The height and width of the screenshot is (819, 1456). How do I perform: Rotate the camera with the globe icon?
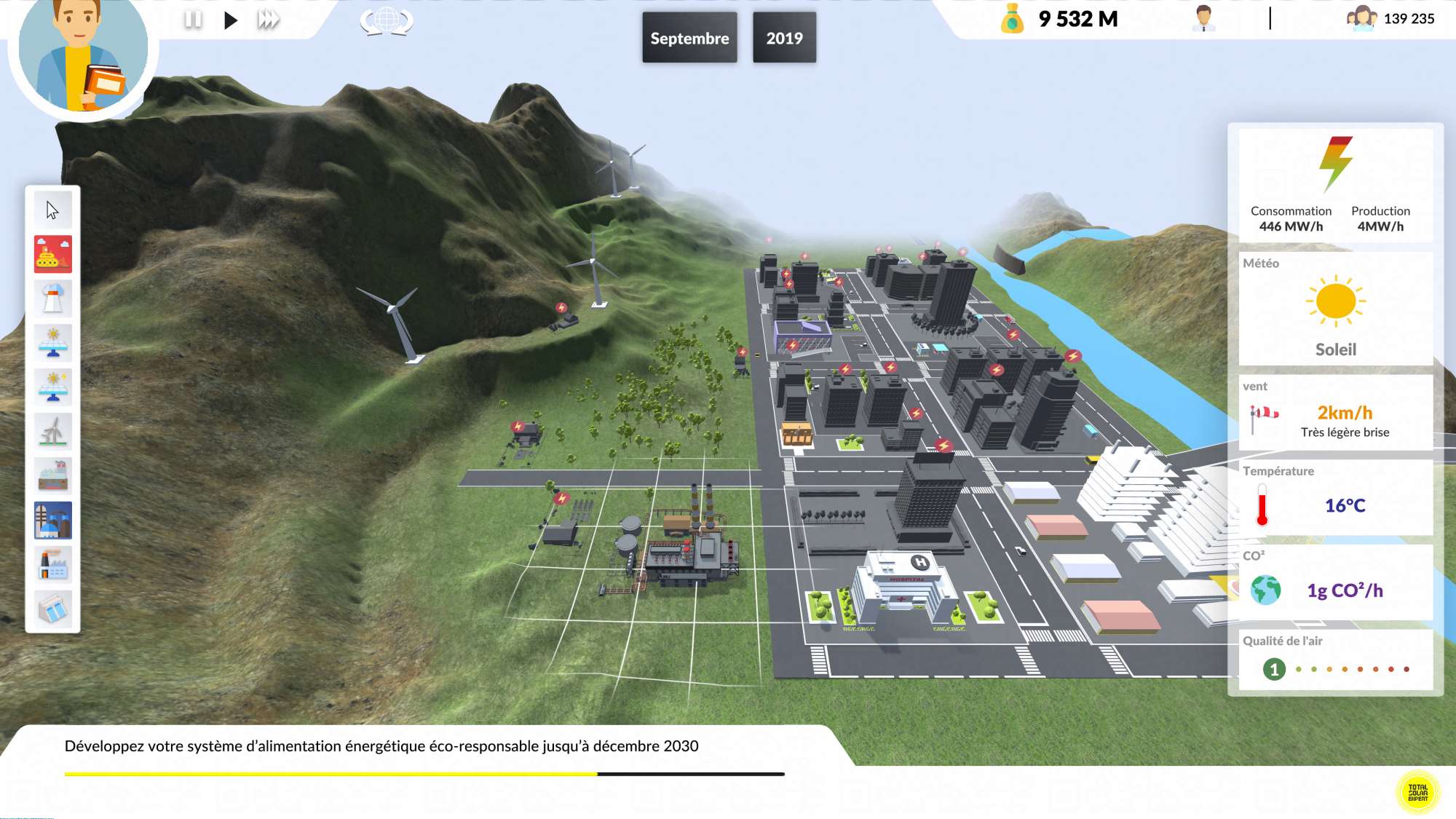387,20
